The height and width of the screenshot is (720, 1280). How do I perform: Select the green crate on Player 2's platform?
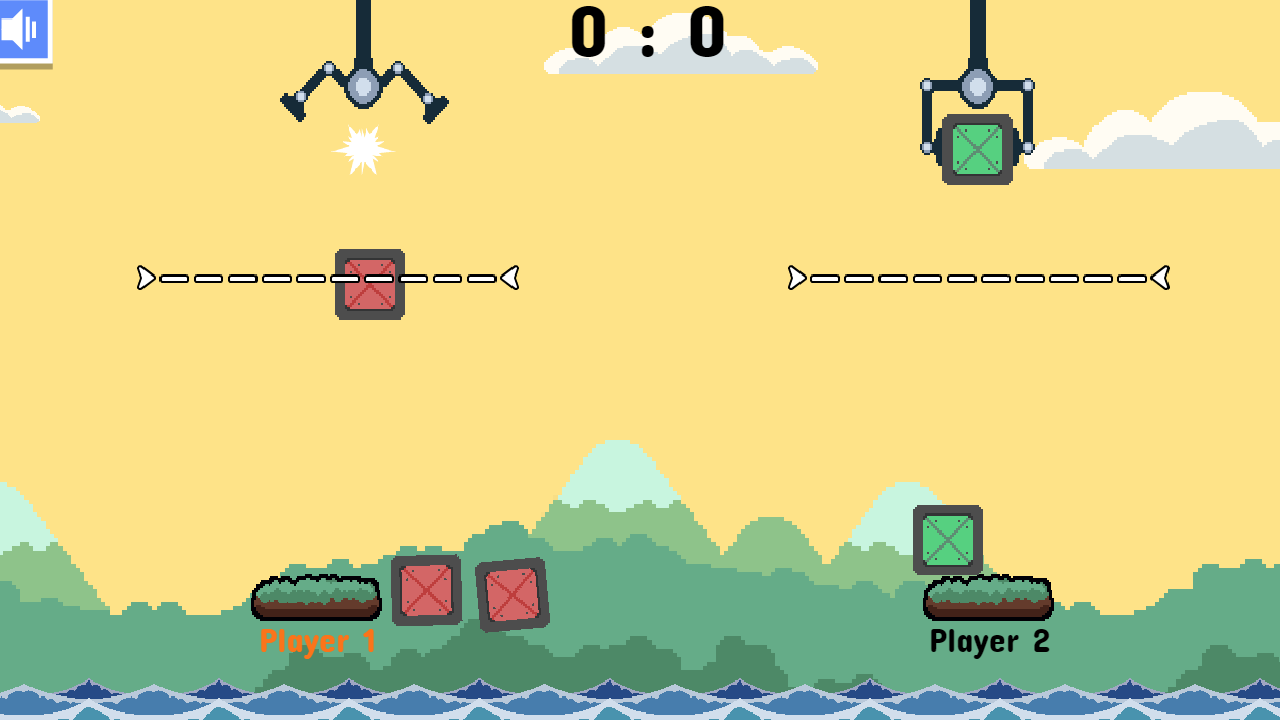pyautogui.click(x=948, y=540)
